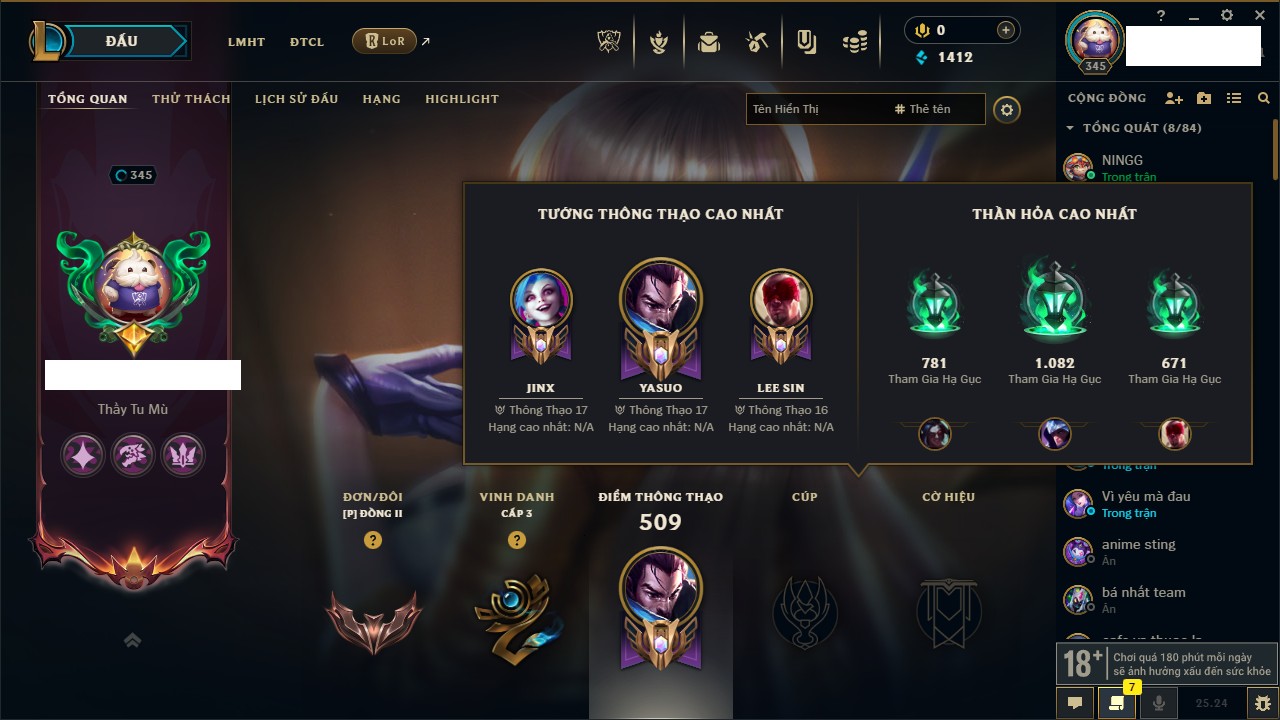Launch the LoR link
Image resolution: width=1280 pixels, height=720 pixels.
coord(385,42)
